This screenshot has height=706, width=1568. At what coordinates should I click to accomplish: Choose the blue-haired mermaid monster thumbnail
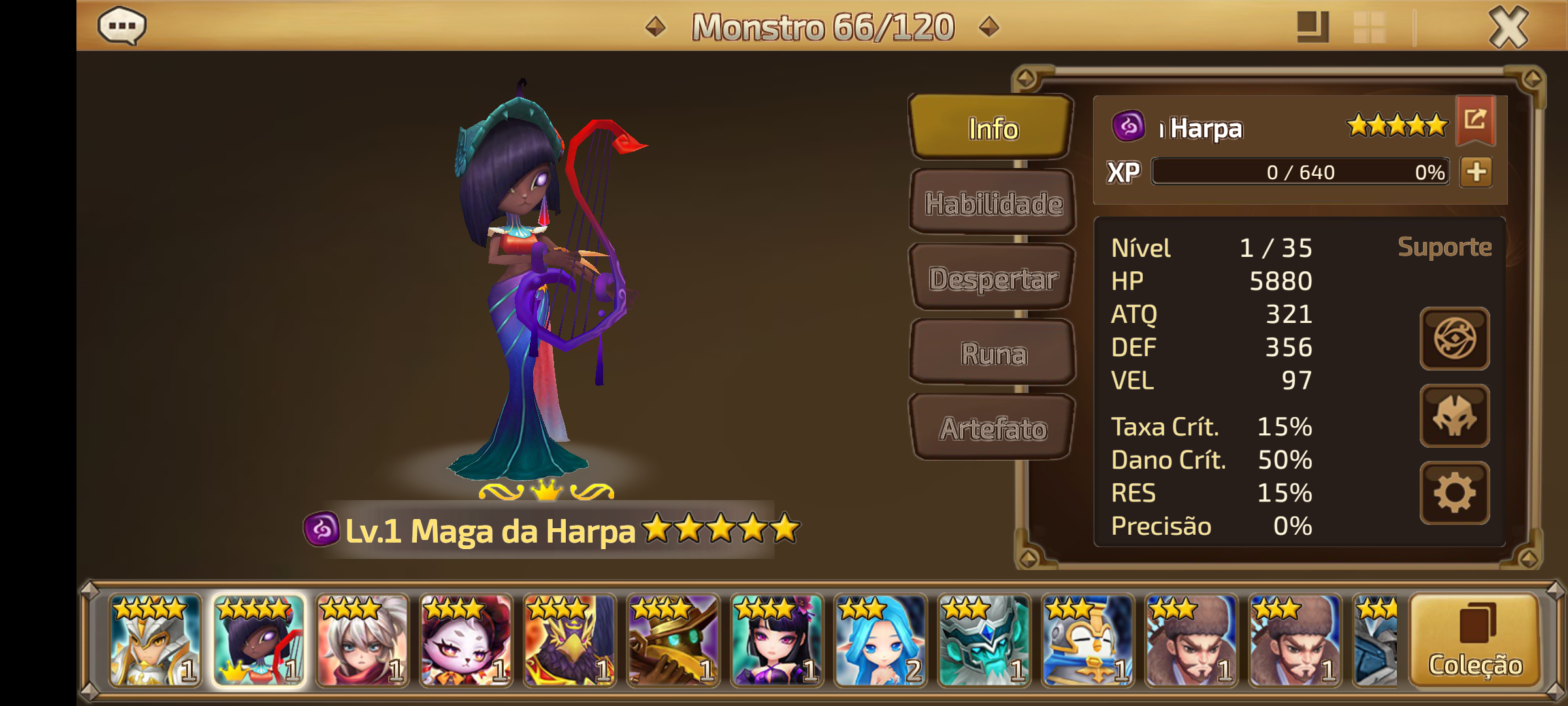coord(880,641)
